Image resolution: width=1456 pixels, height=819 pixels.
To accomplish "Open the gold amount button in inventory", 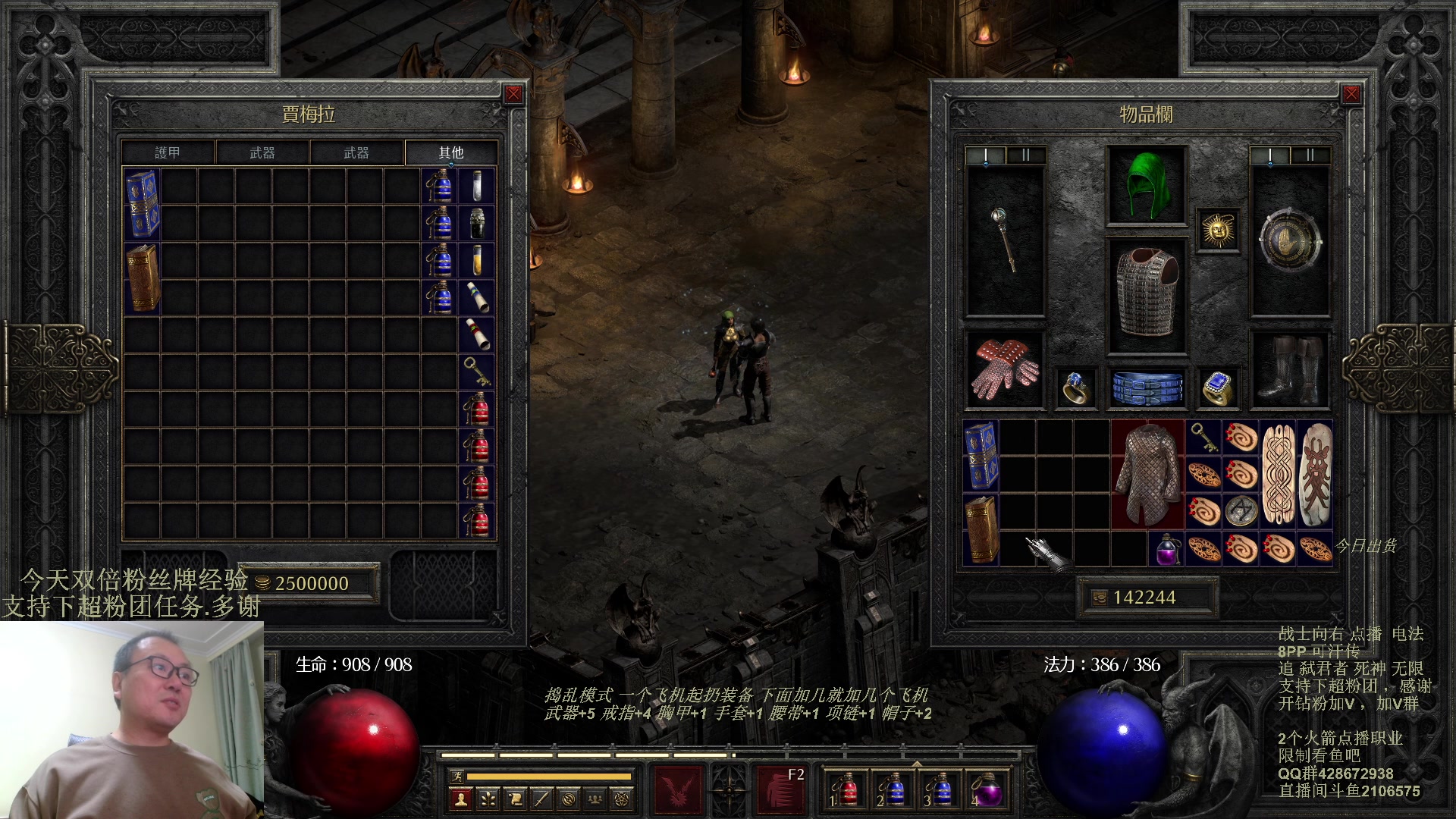I will coord(1099,598).
